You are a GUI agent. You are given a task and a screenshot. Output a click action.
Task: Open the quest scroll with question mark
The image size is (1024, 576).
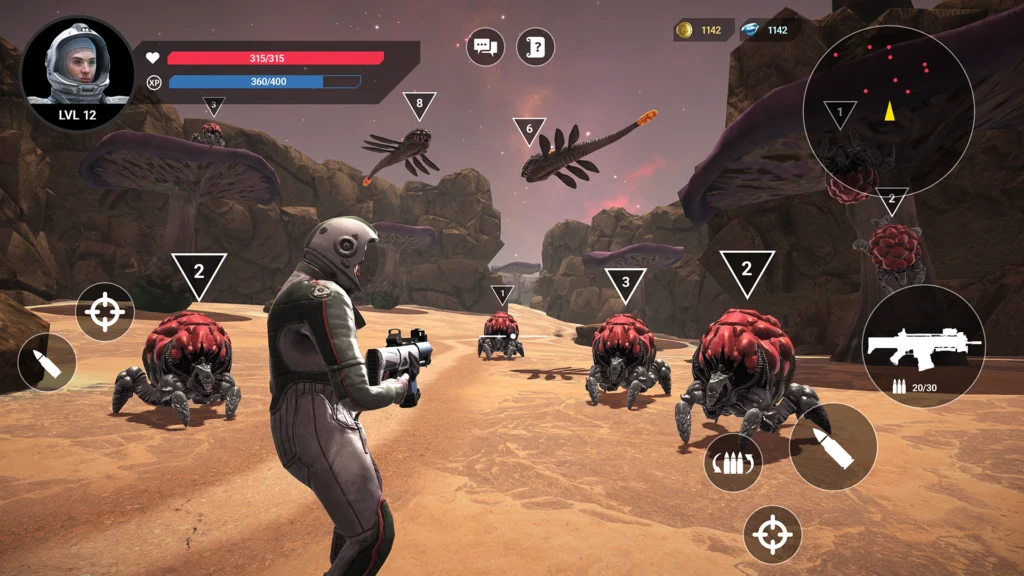pos(535,47)
